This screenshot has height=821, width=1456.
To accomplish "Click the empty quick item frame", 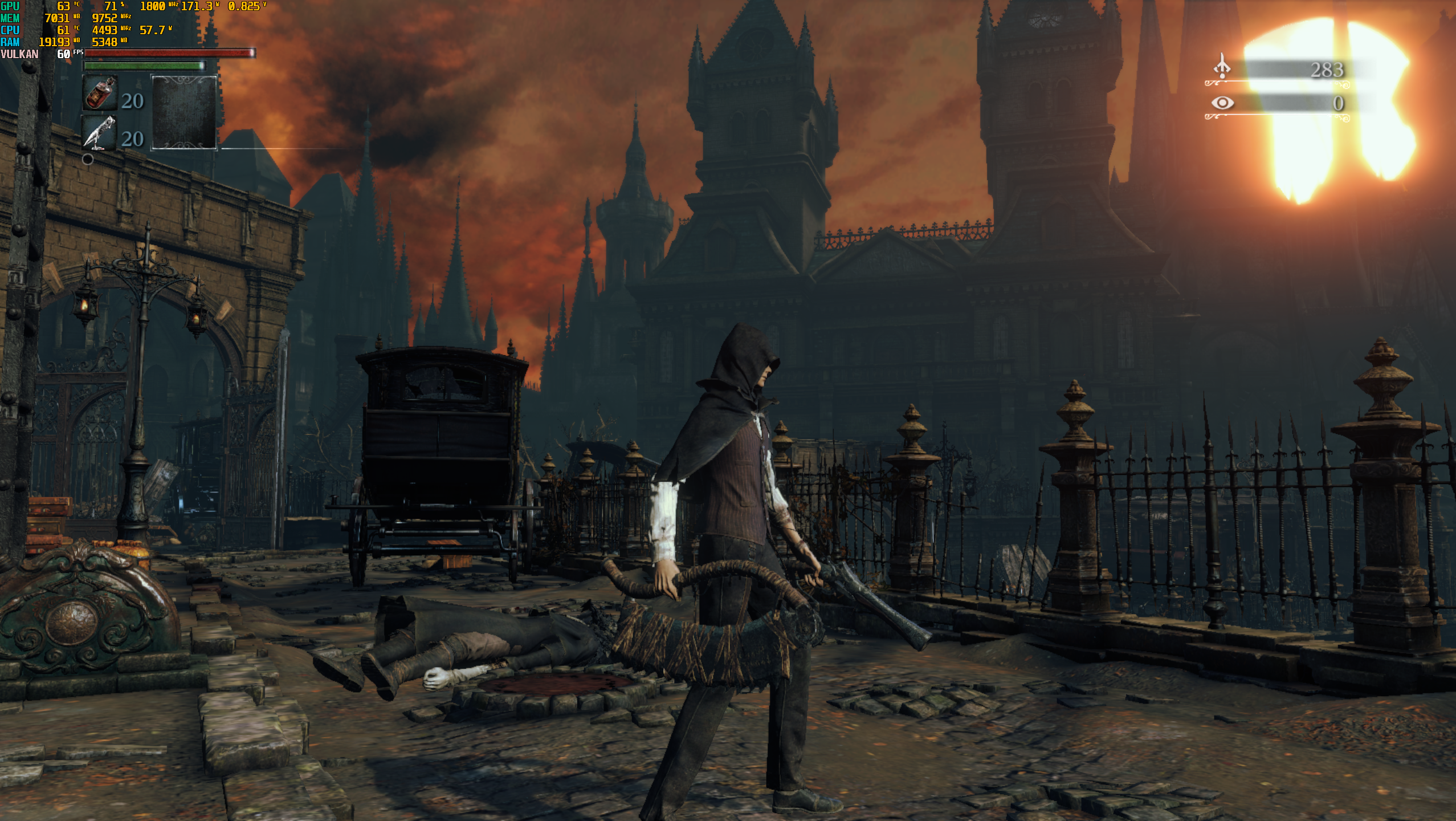I will pos(183,112).
